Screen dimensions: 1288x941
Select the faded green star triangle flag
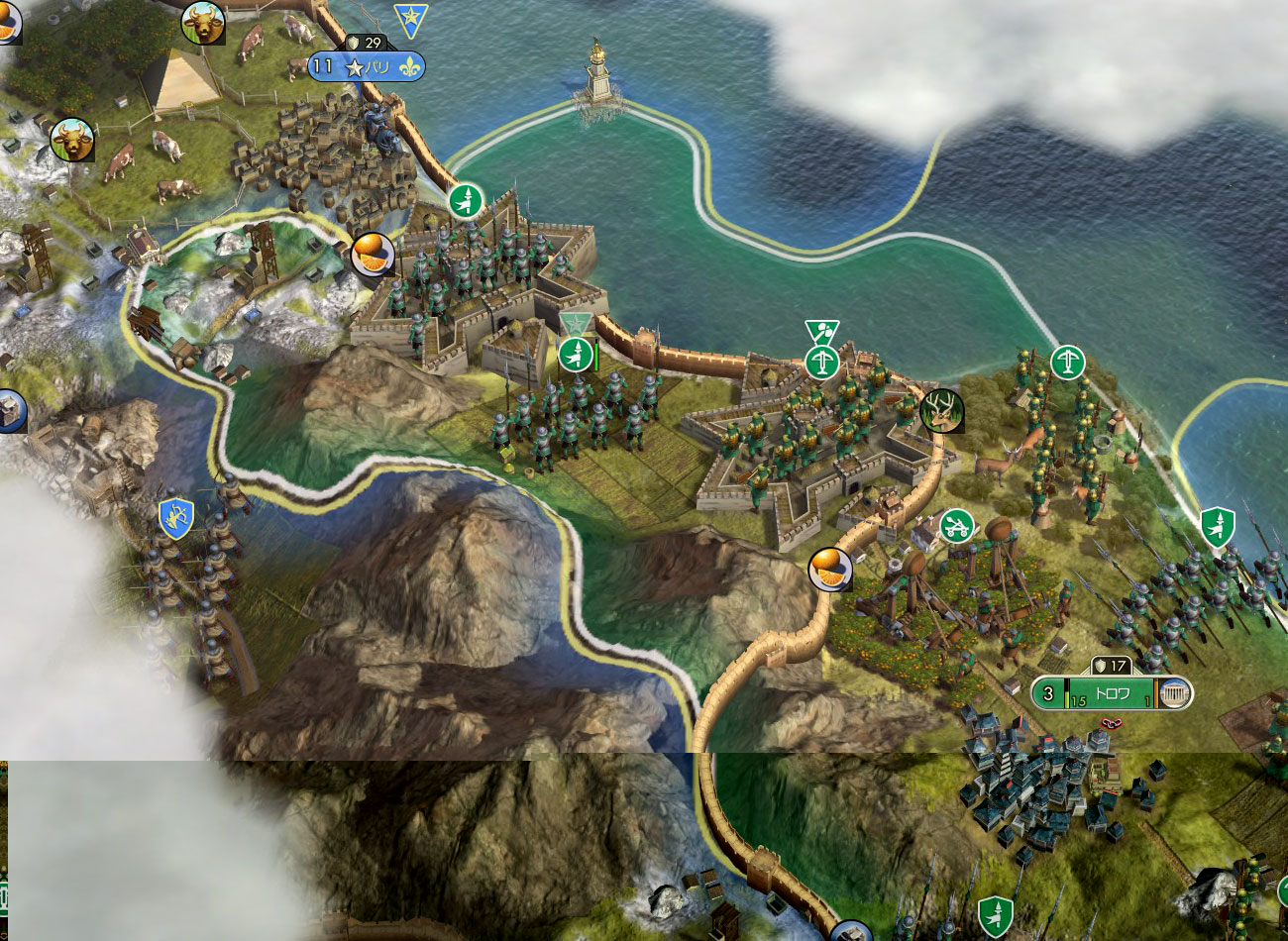point(575,323)
